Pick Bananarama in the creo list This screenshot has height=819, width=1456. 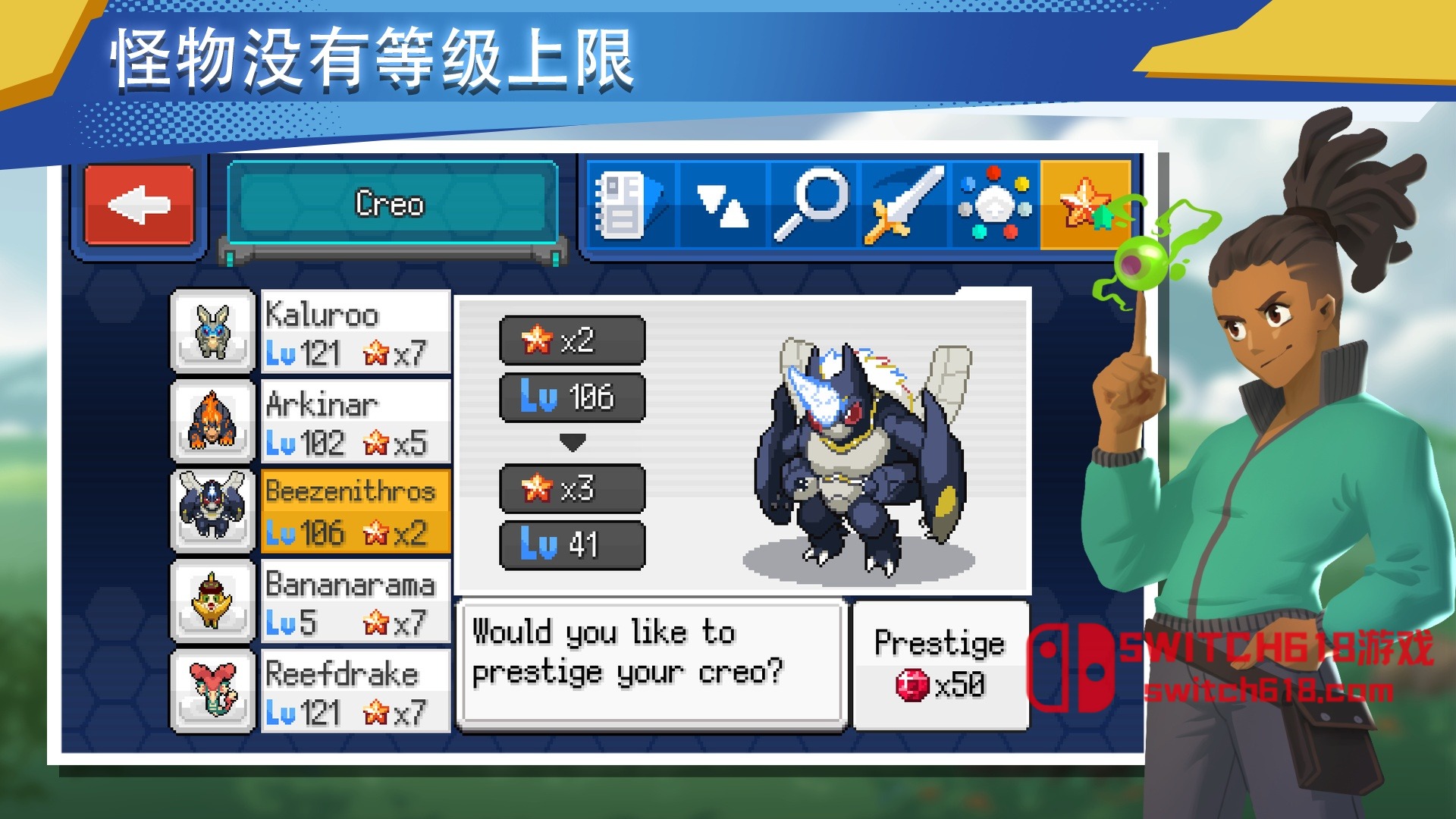[x=355, y=602]
